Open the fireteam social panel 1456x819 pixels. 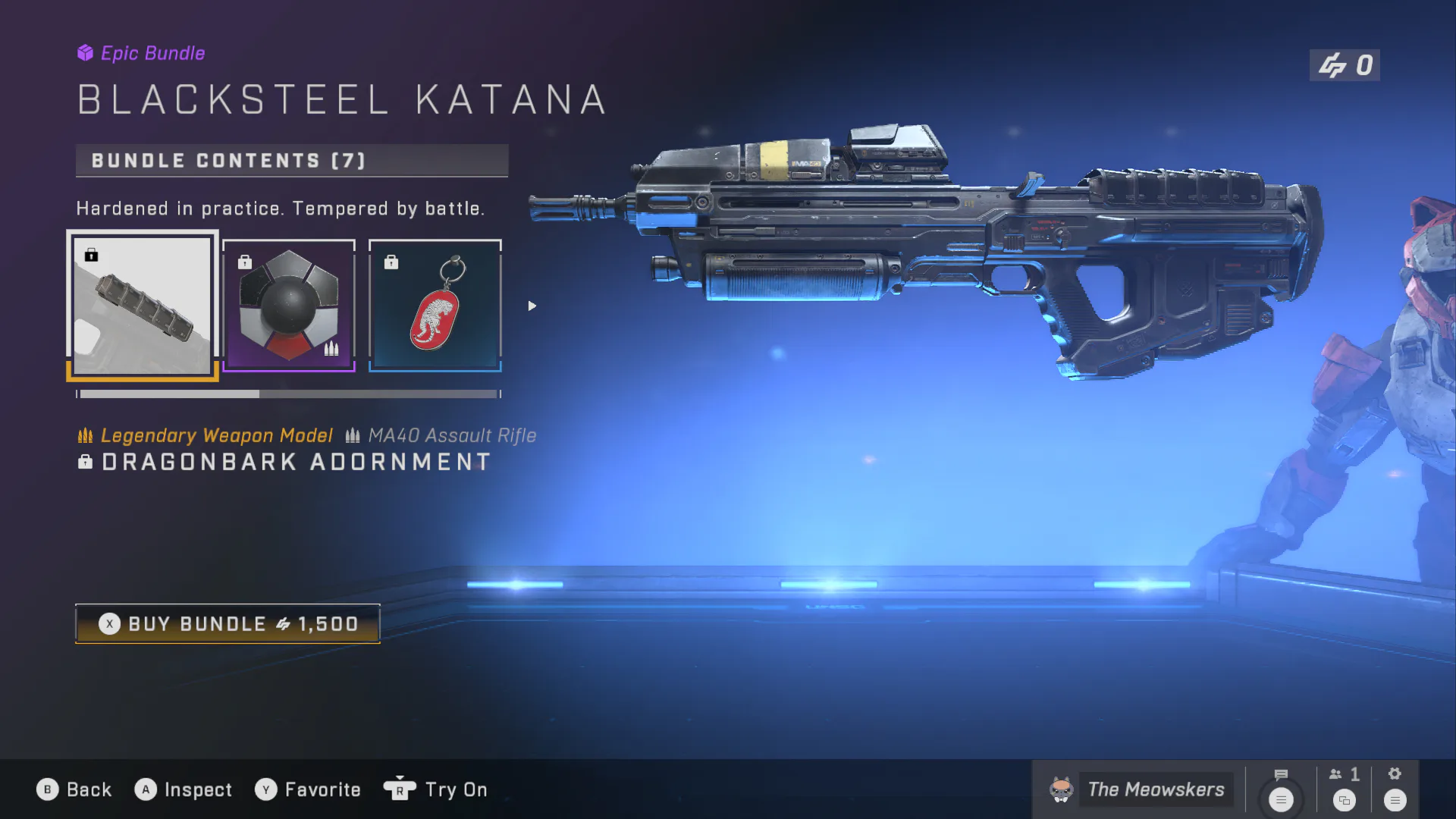click(1345, 789)
